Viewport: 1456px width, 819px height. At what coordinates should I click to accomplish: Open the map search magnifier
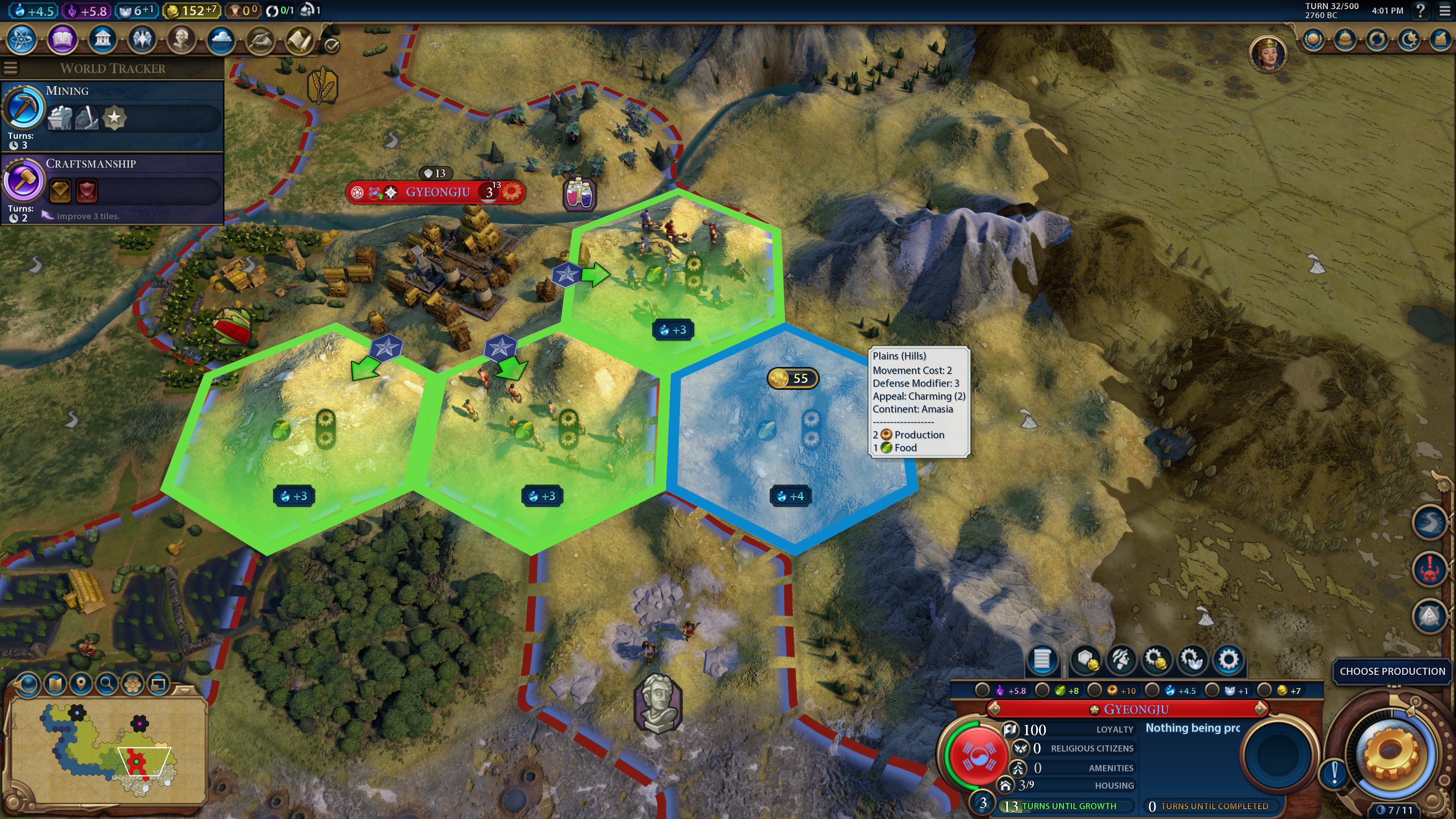click(106, 684)
